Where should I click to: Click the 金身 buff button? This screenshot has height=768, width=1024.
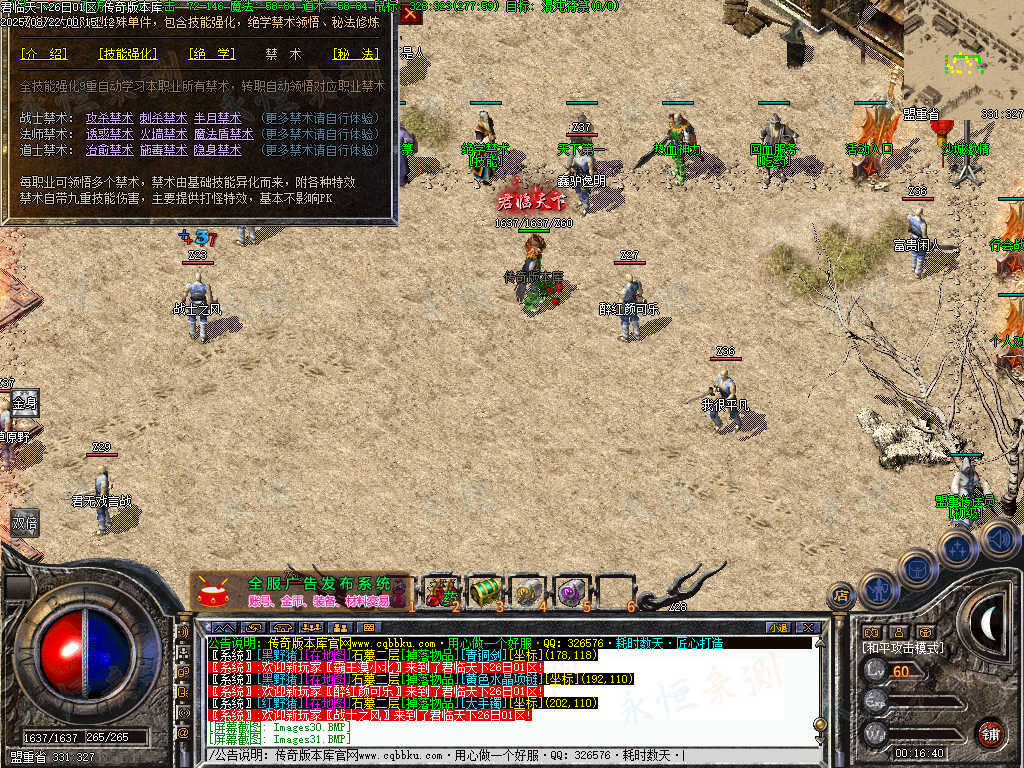[24, 402]
